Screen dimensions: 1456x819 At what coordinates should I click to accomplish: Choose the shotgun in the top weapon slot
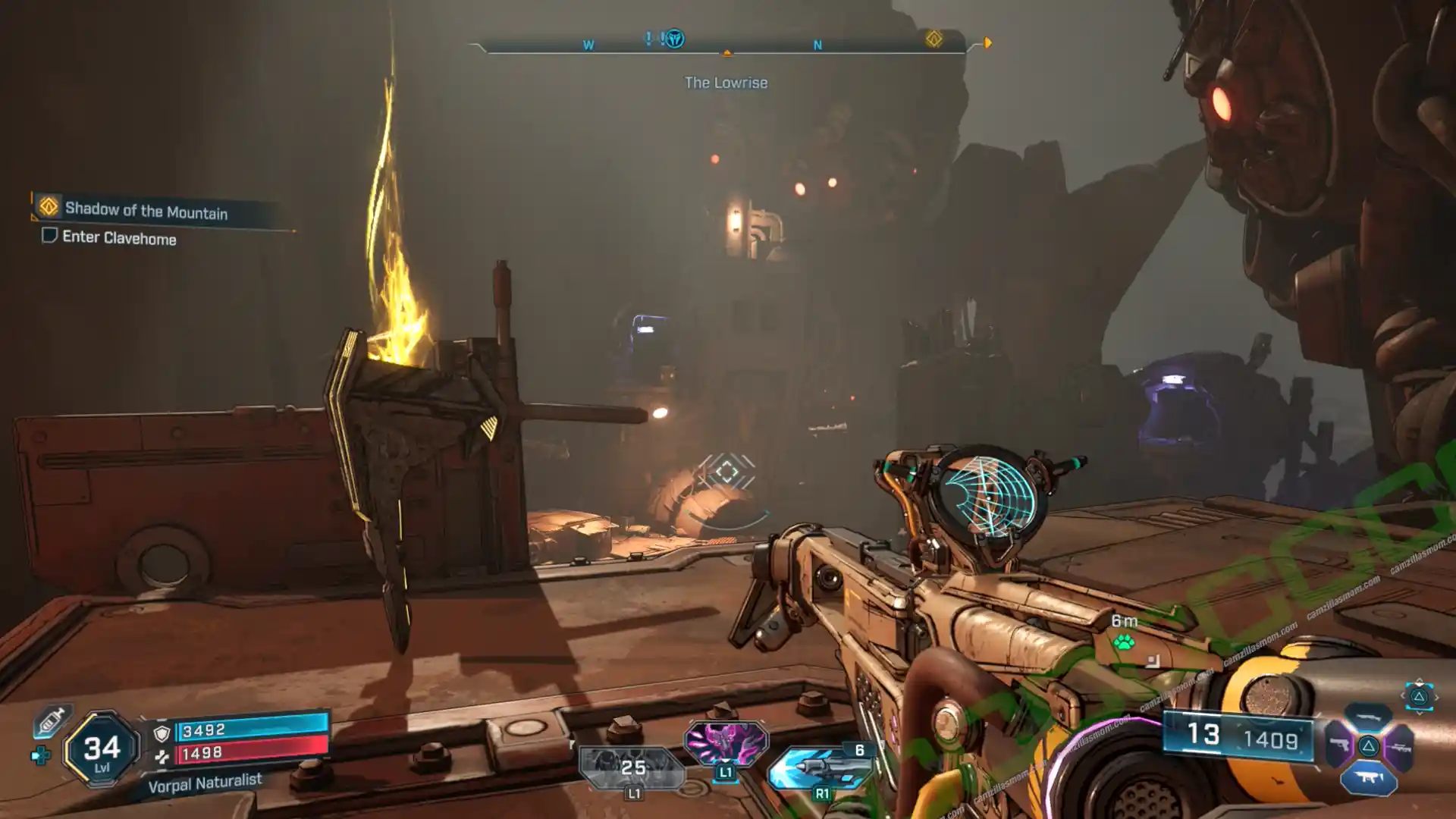point(1369,717)
